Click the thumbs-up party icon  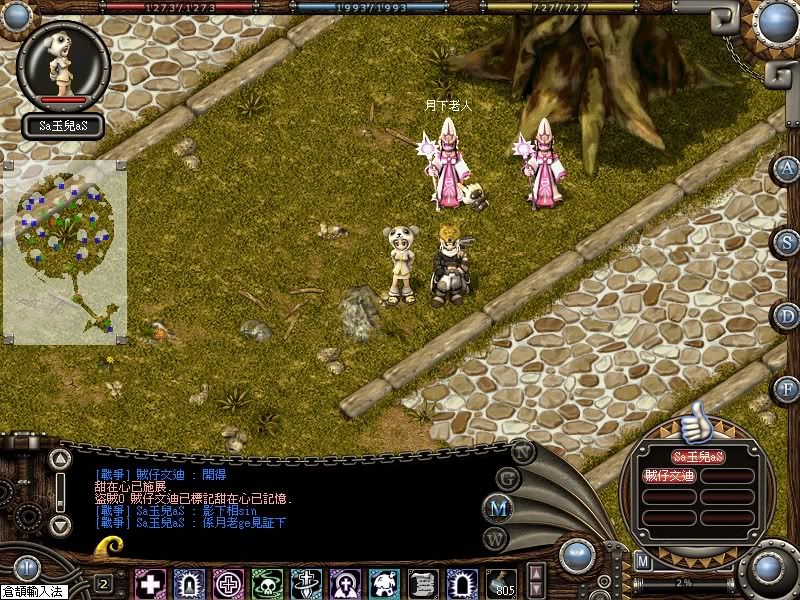pos(691,423)
